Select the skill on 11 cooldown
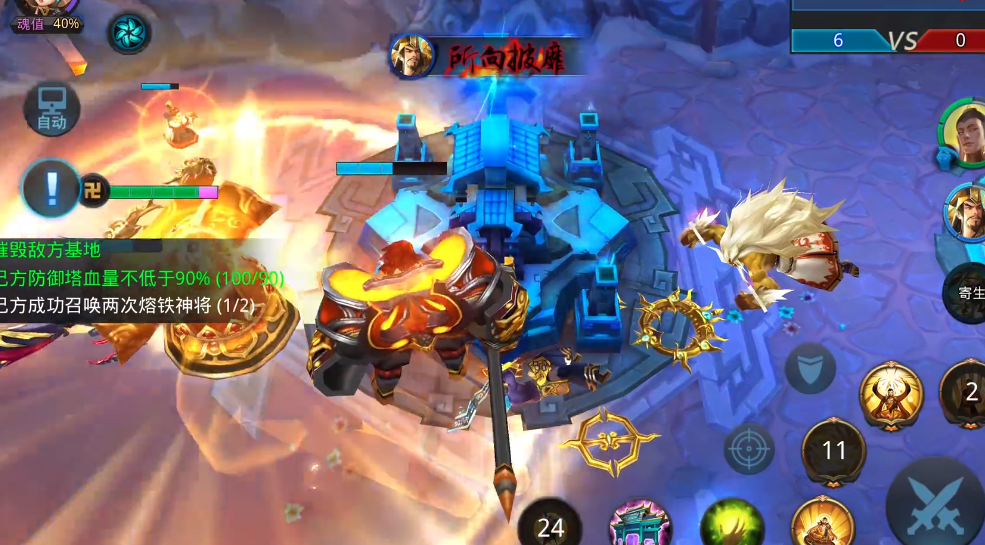This screenshot has height=545, width=985. (834, 451)
